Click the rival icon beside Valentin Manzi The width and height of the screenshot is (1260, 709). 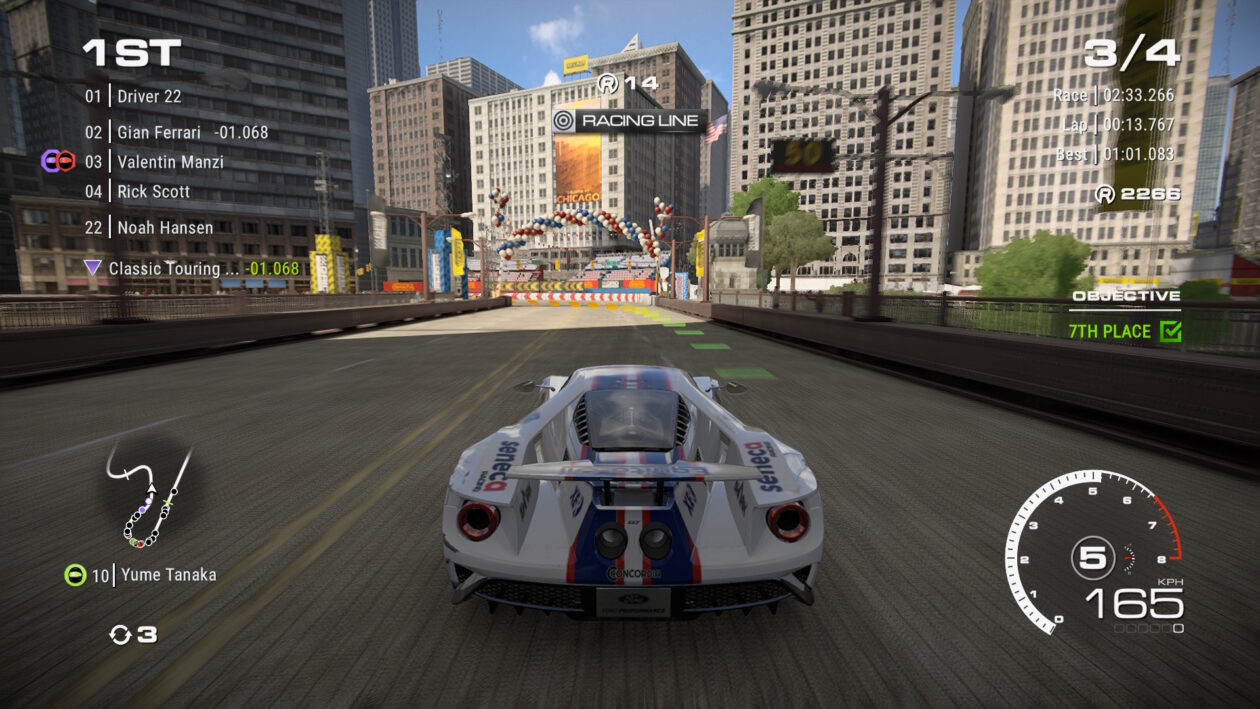click(x=58, y=160)
